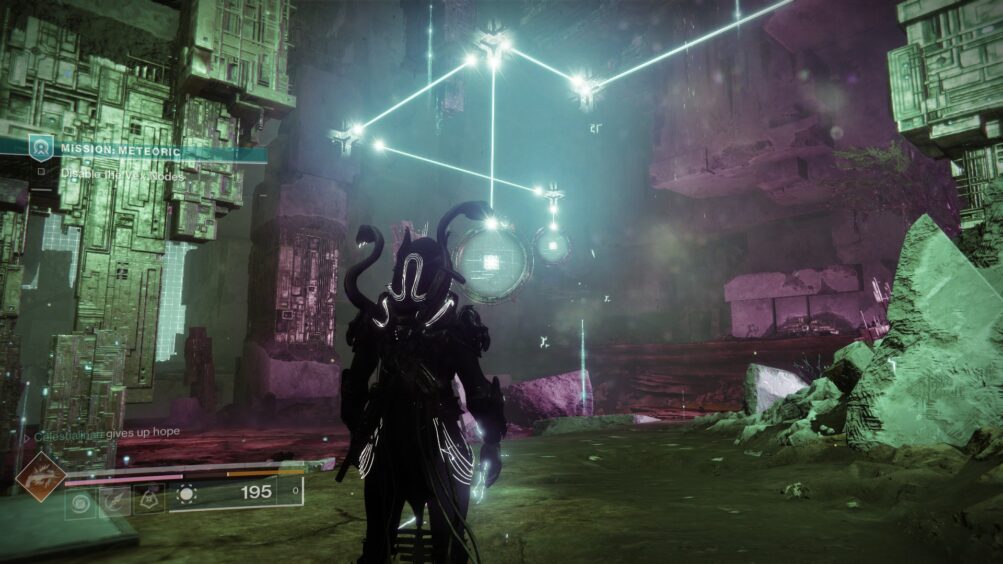Trigger the melee ability icon
This screenshot has height=564, width=1003.
(x=113, y=500)
